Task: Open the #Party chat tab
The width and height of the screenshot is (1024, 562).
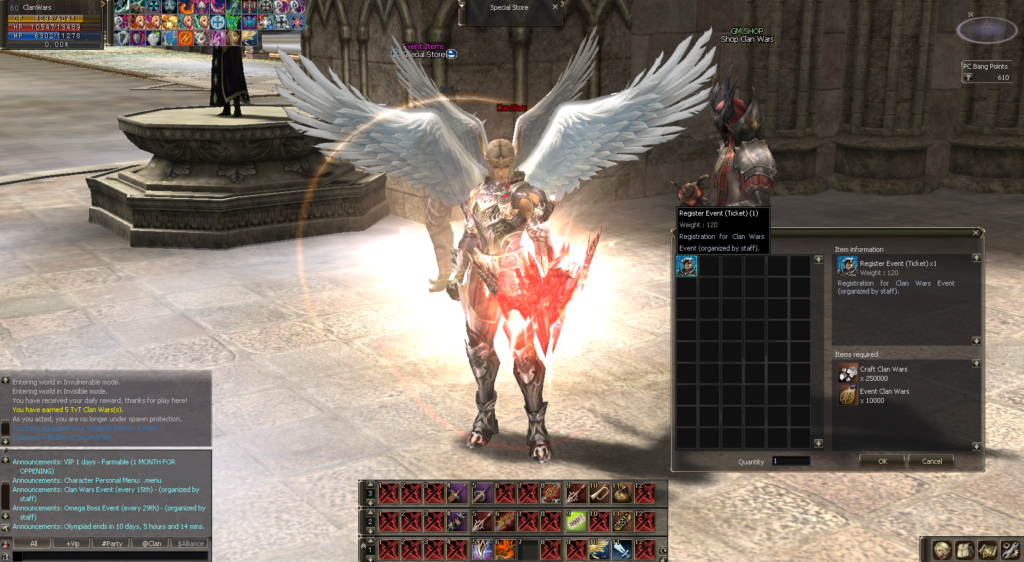Action: 112,543
